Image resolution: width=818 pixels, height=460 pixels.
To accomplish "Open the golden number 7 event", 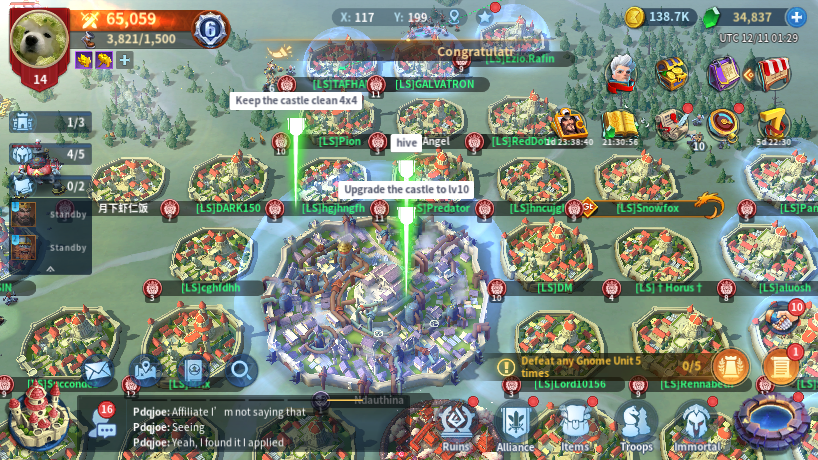I will pyautogui.click(x=773, y=123).
